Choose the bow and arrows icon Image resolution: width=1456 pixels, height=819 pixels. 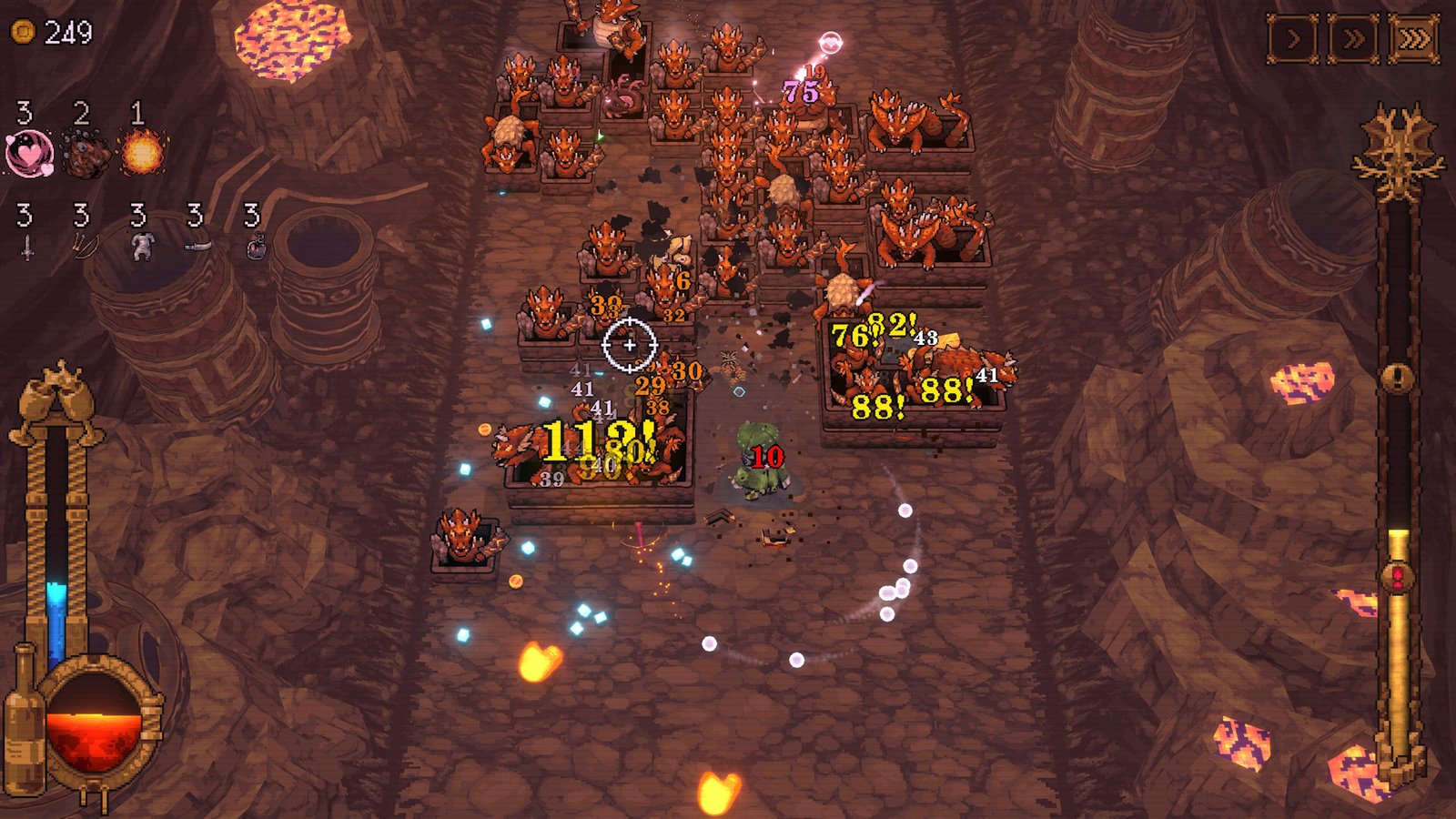pos(85,246)
